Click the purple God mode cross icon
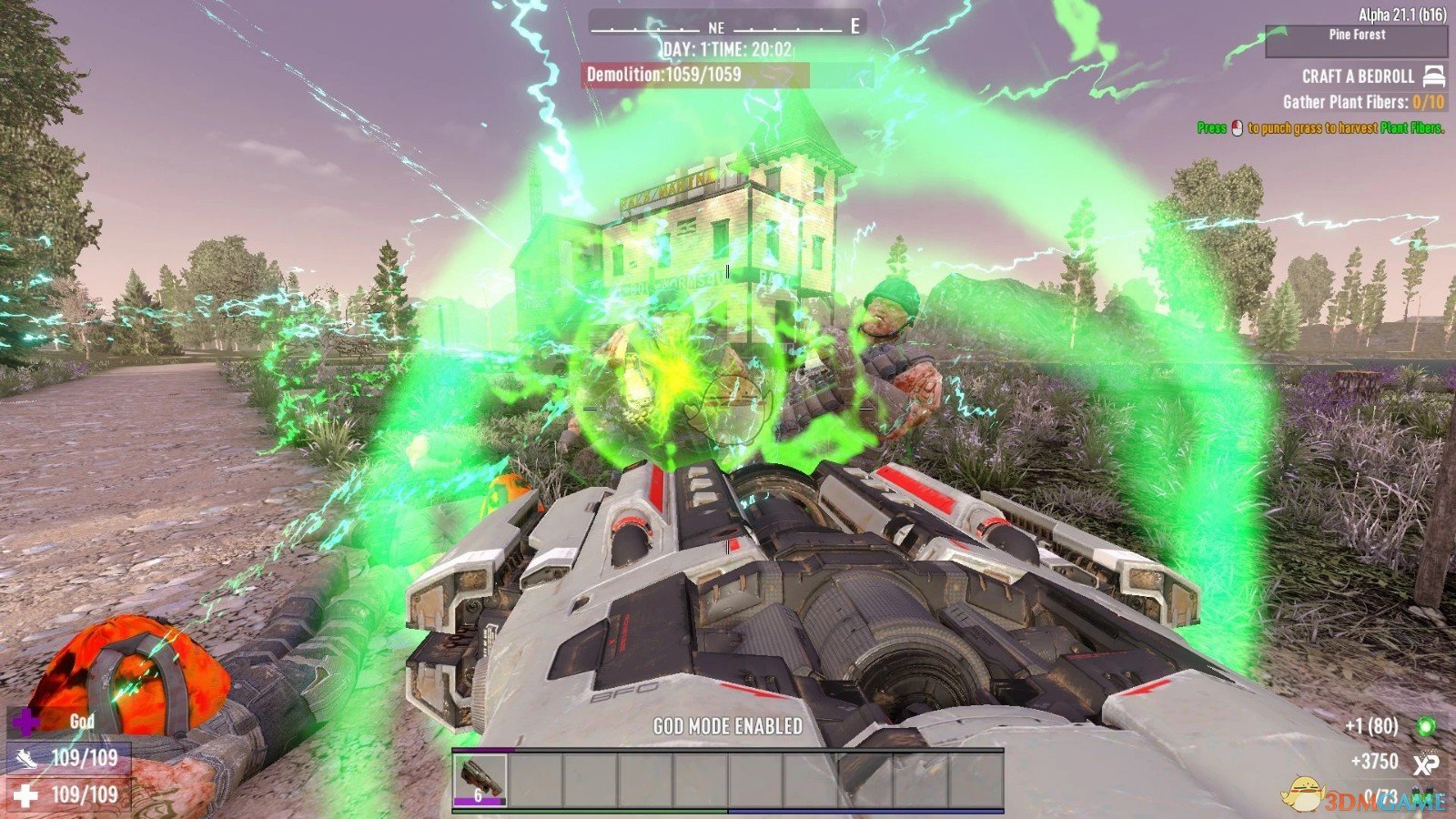Screen dimensions: 1456x819 (x=27, y=724)
